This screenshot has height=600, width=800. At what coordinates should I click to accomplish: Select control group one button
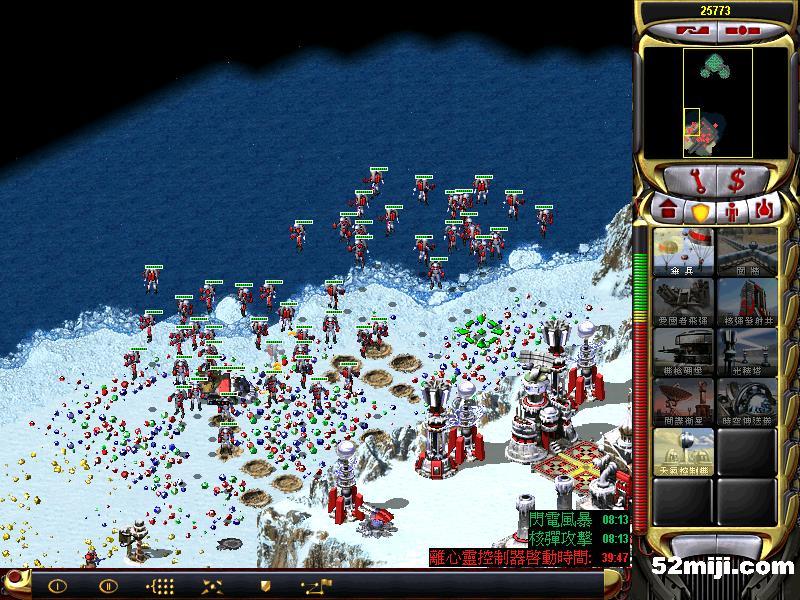pyautogui.click(x=57, y=586)
